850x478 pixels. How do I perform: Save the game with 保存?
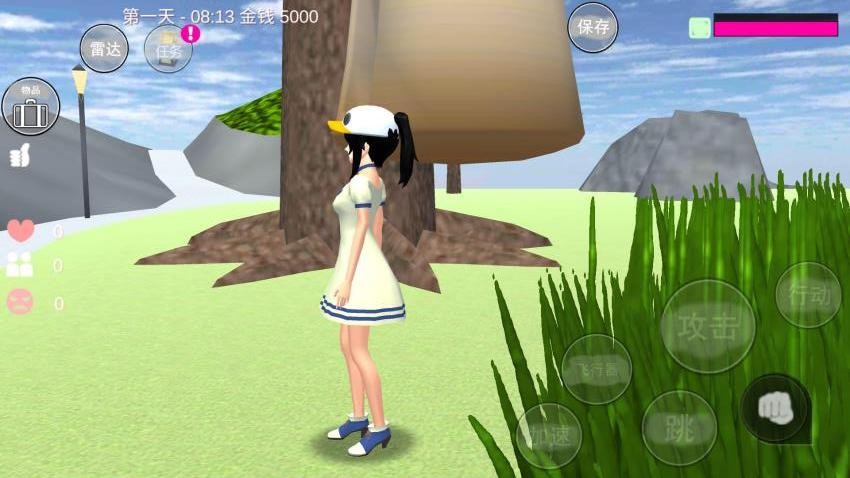[593, 27]
